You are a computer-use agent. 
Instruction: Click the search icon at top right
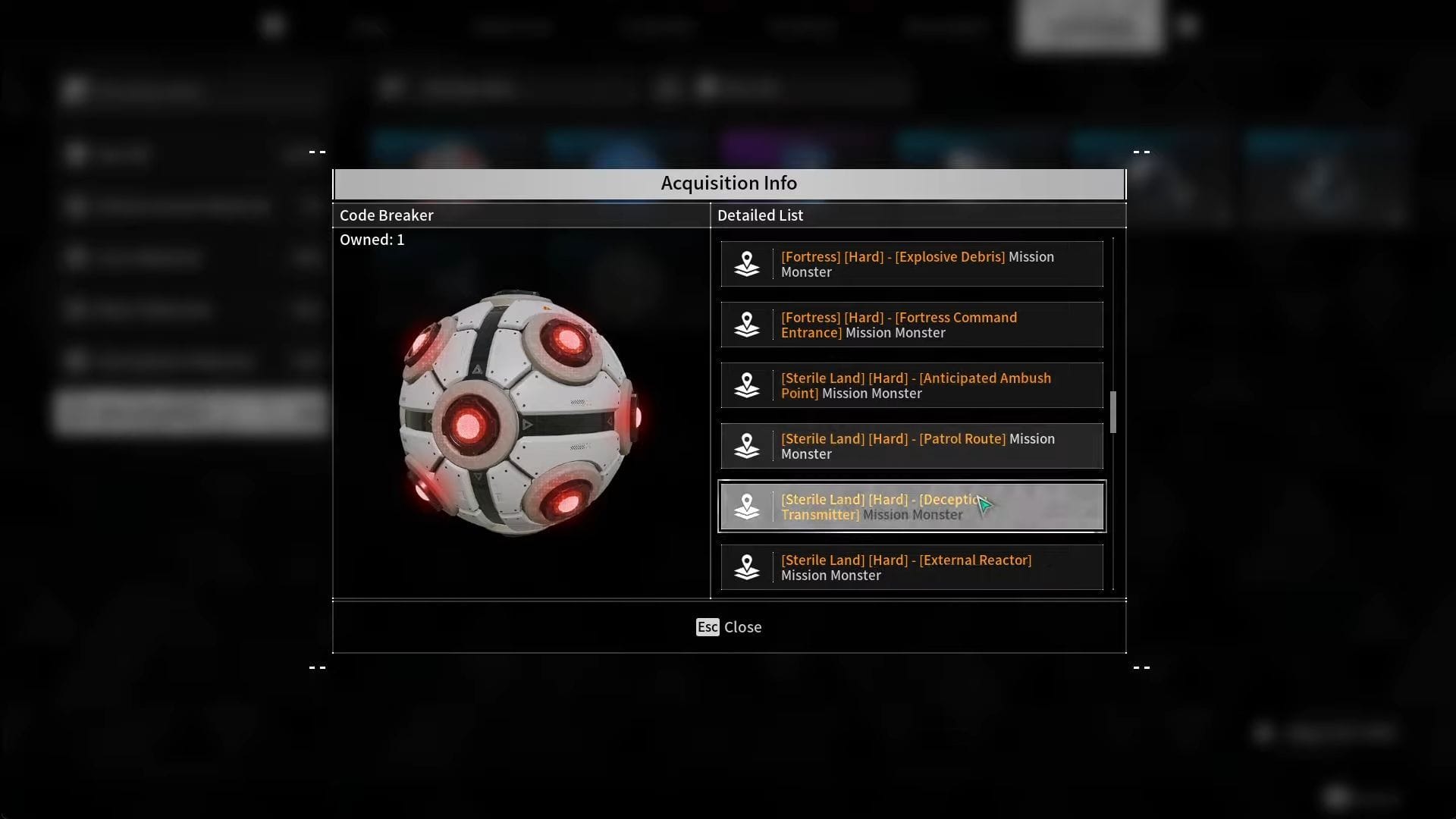(1187, 25)
